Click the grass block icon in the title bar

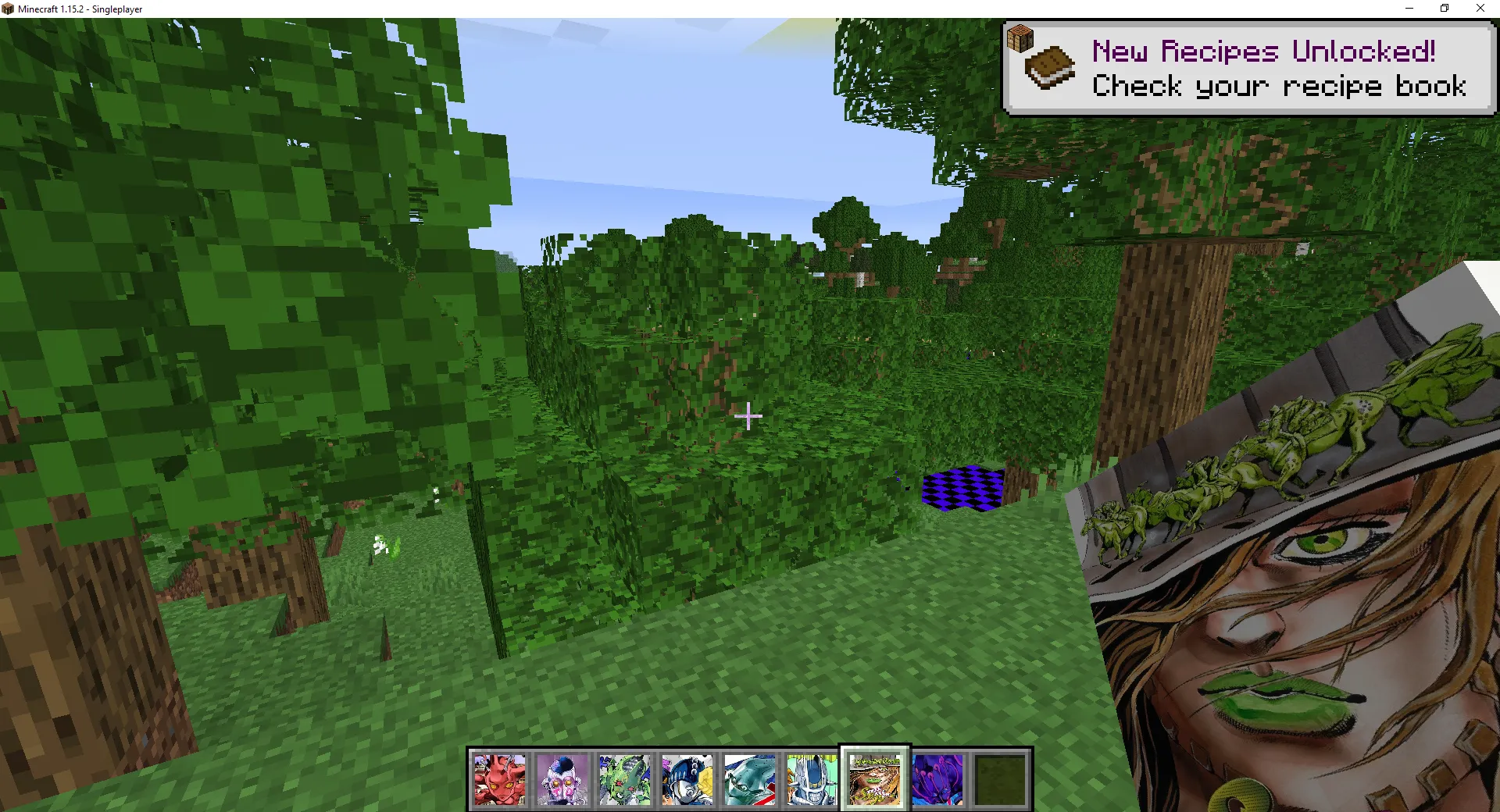[x=8, y=9]
